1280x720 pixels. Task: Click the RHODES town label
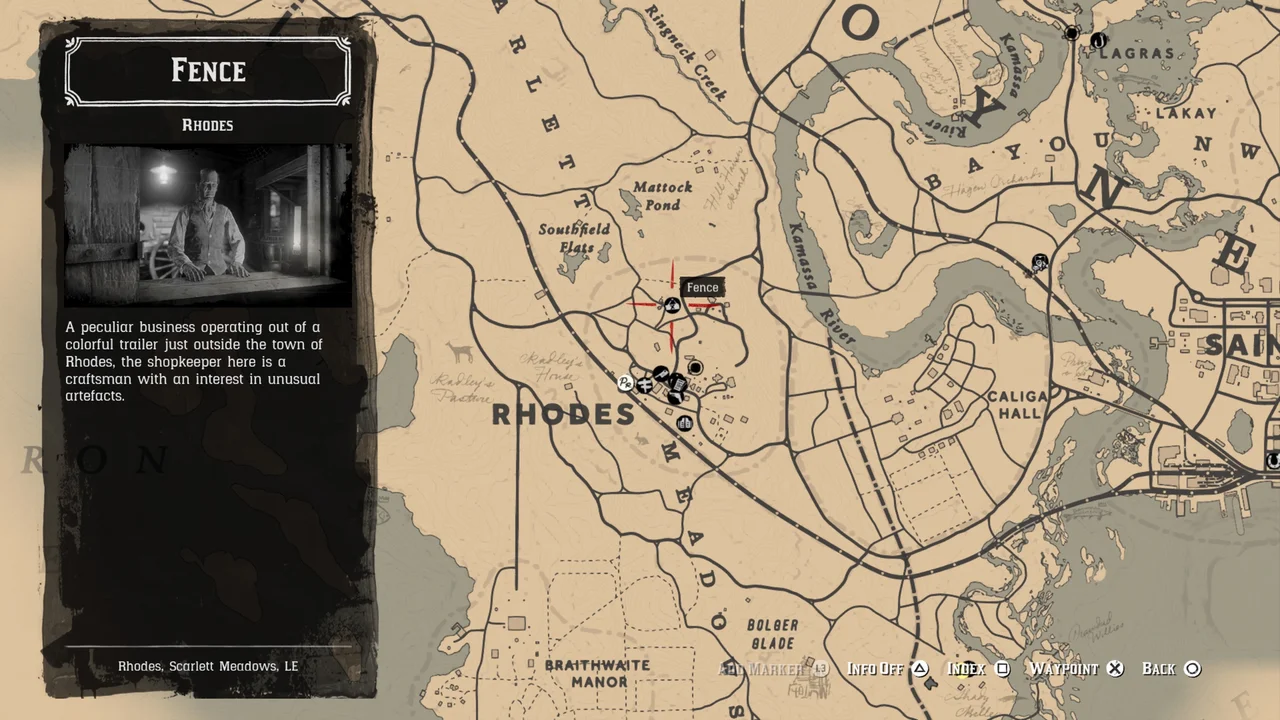[563, 414]
